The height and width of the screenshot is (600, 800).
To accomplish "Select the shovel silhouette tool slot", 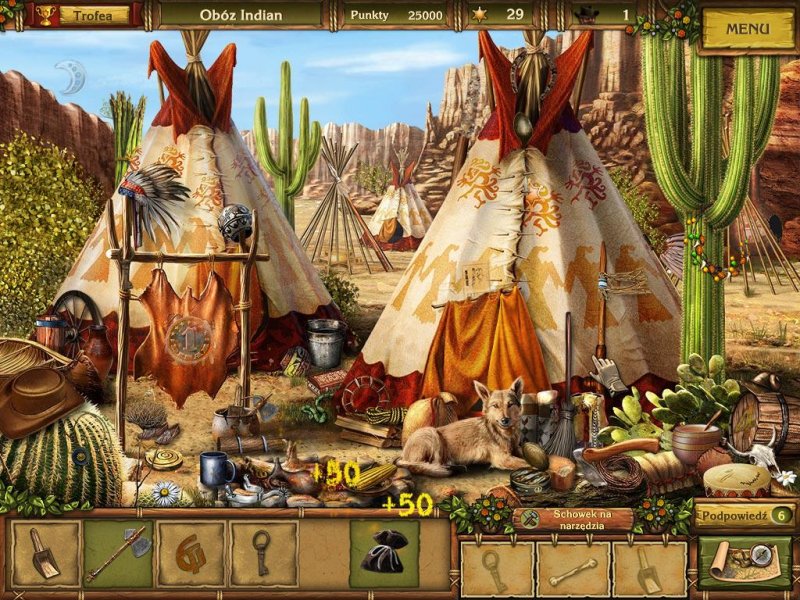I will click(x=648, y=570).
